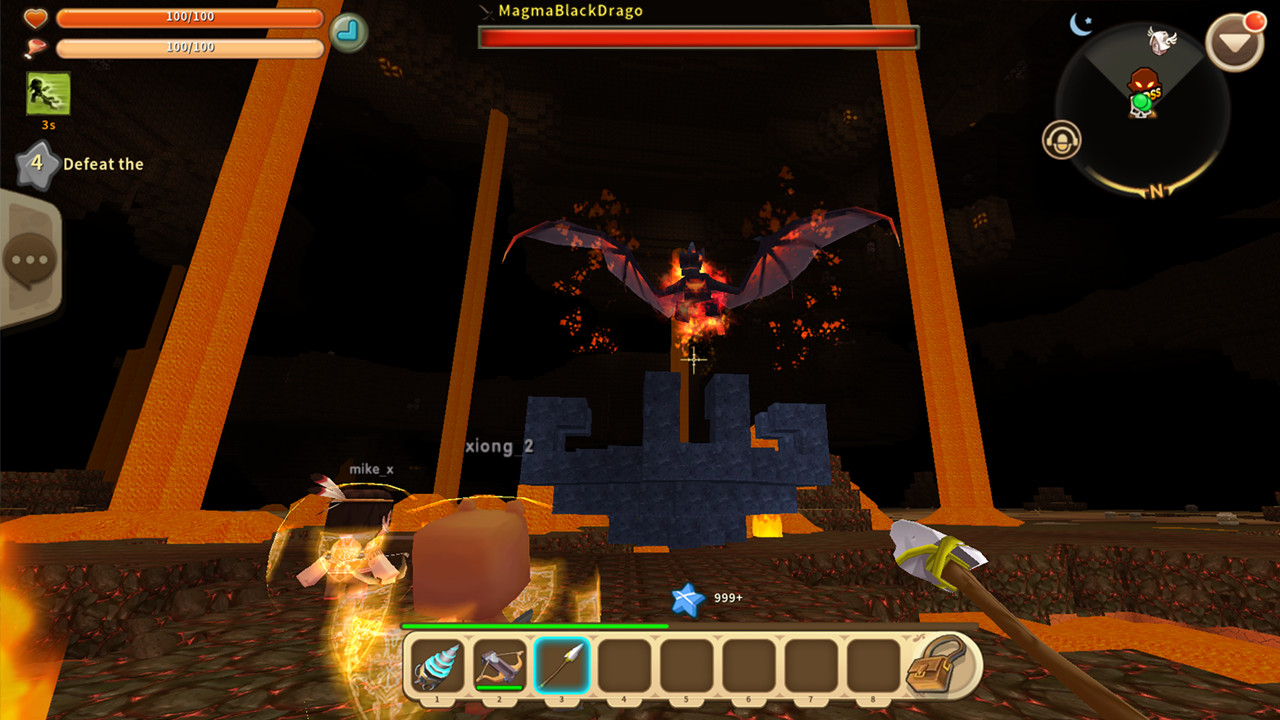Select the crossbow hotbar slot
This screenshot has height=720, width=1280.
click(x=500, y=665)
